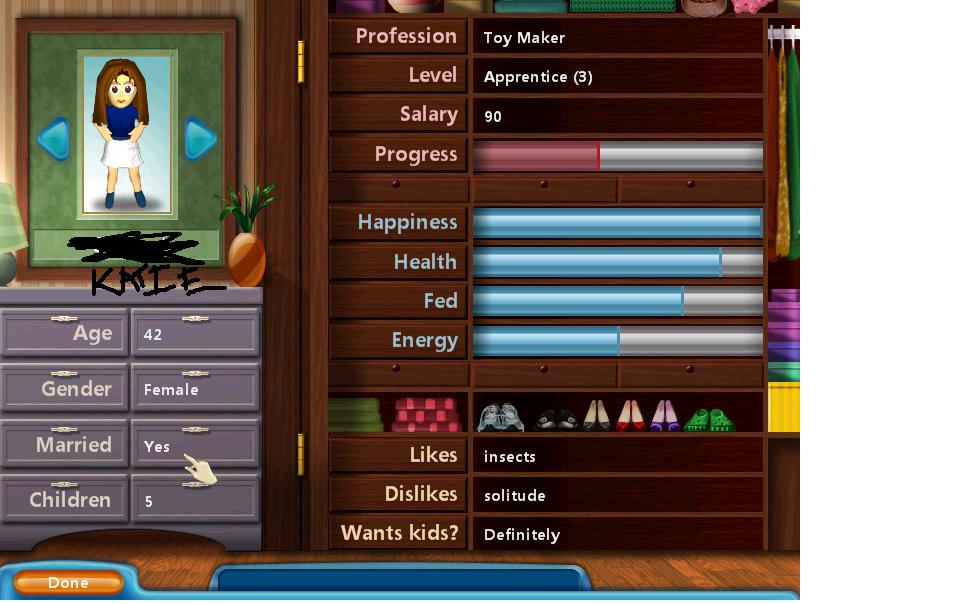Show the previous family member with left arrow

53,138
